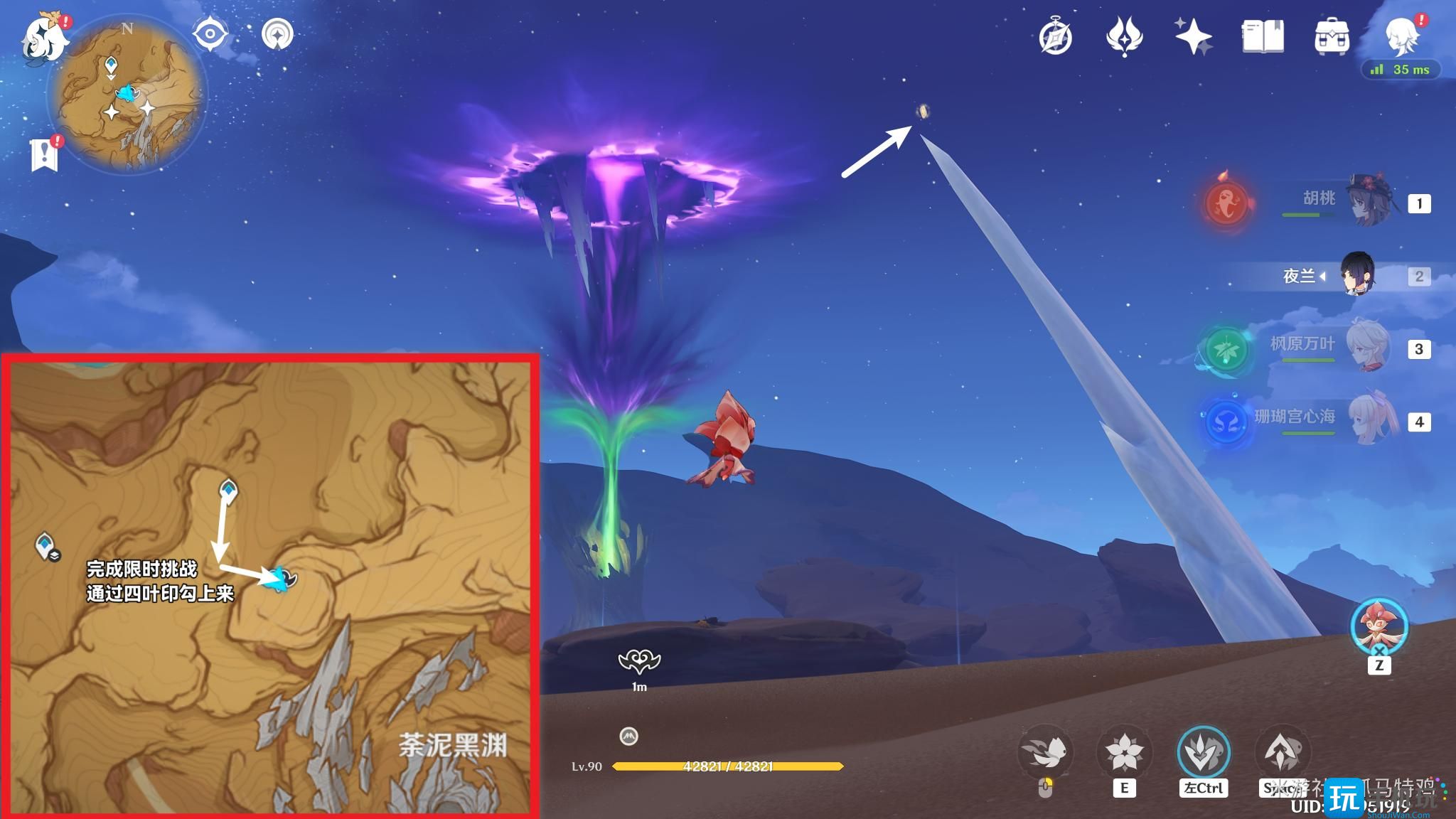Screen dimensions: 1456x819
Task: Open the circular minimap
Action: point(127,95)
